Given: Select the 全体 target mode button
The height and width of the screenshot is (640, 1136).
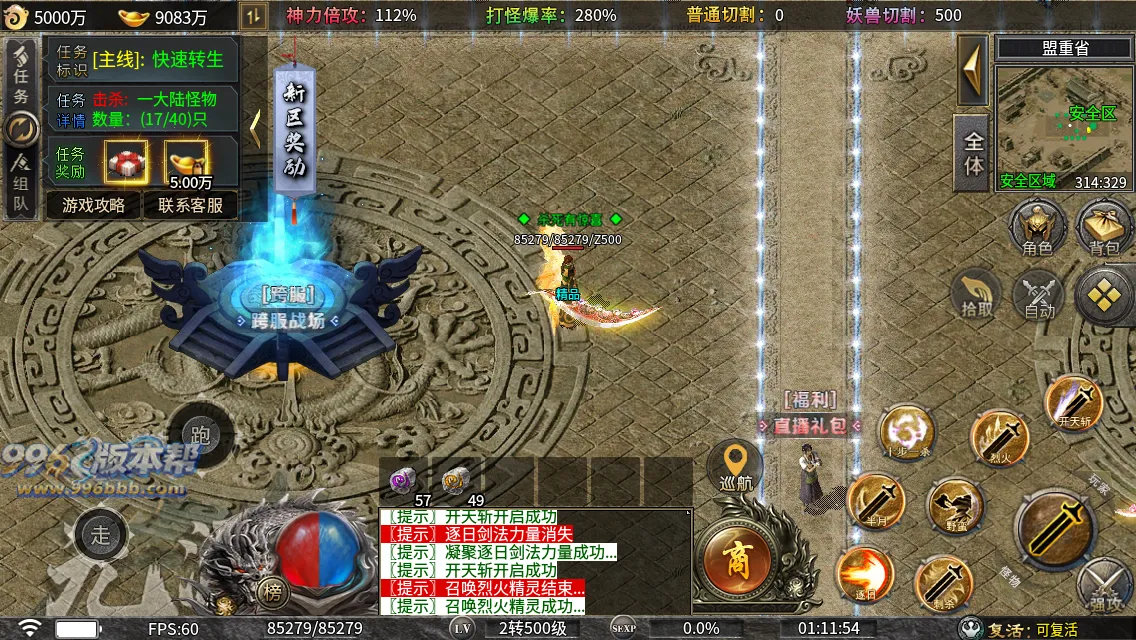Looking at the screenshot, I should click(973, 154).
